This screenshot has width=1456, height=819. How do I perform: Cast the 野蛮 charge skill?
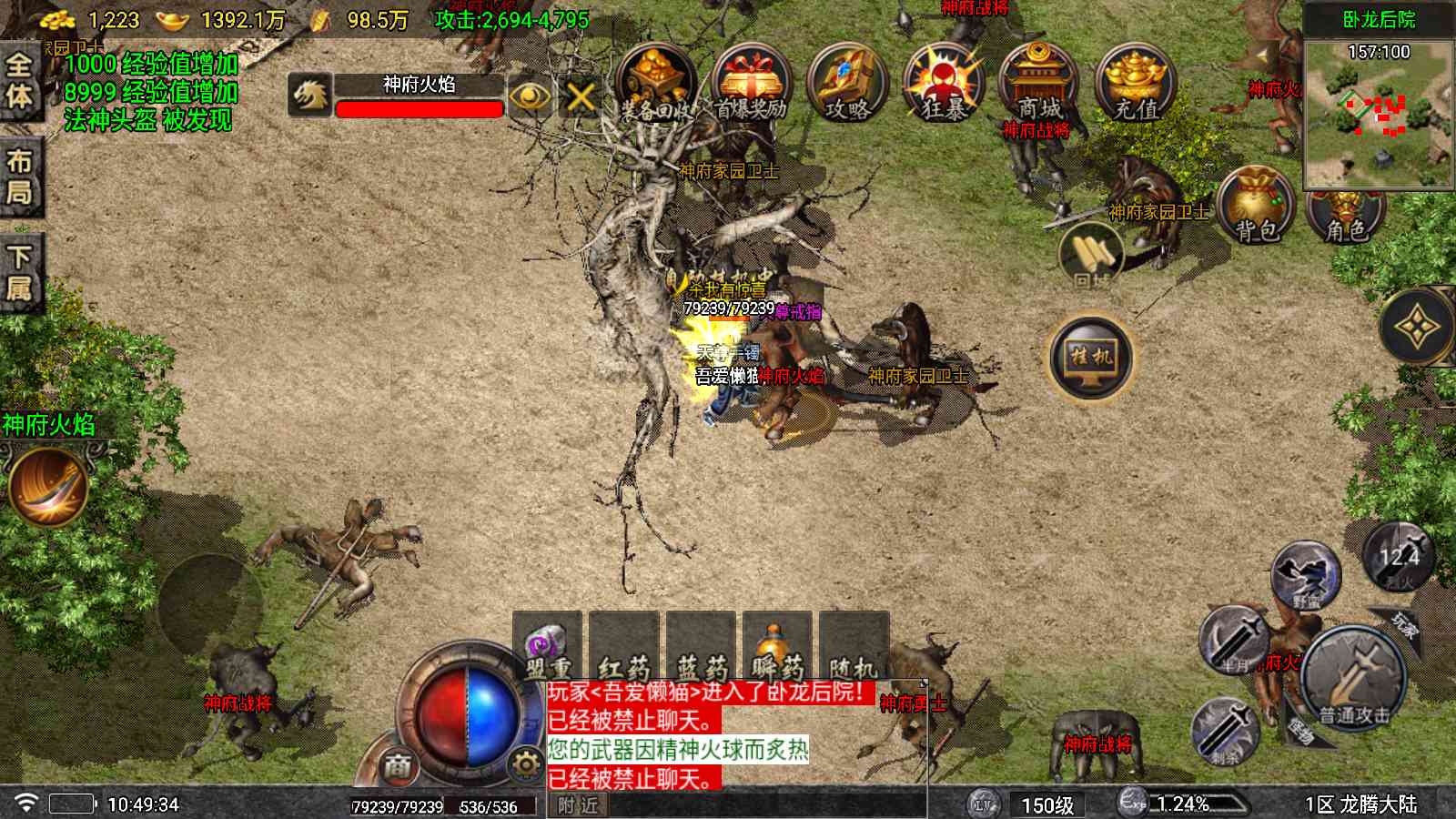tap(1305, 577)
